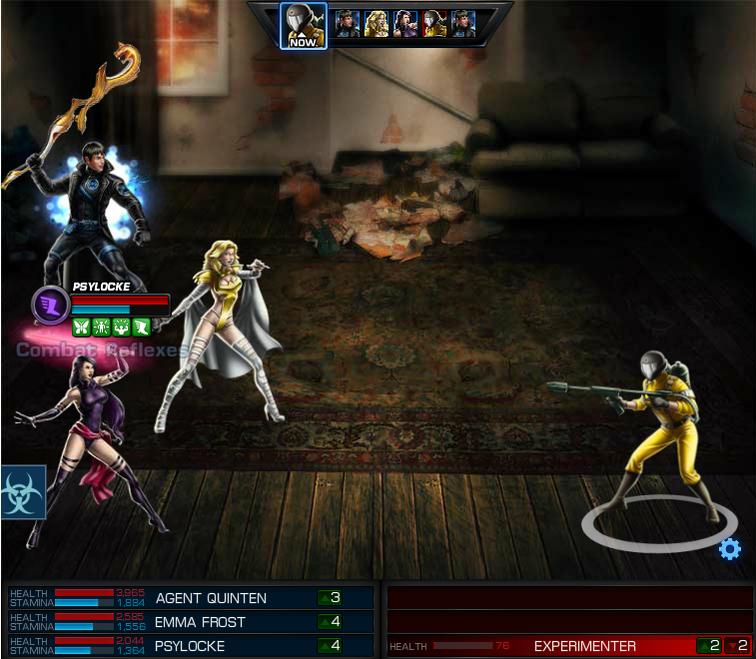This screenshot has height=659, width=756.
Task: Inspect Psylocke's green butterfly buff icon
Action: point(81,326)
